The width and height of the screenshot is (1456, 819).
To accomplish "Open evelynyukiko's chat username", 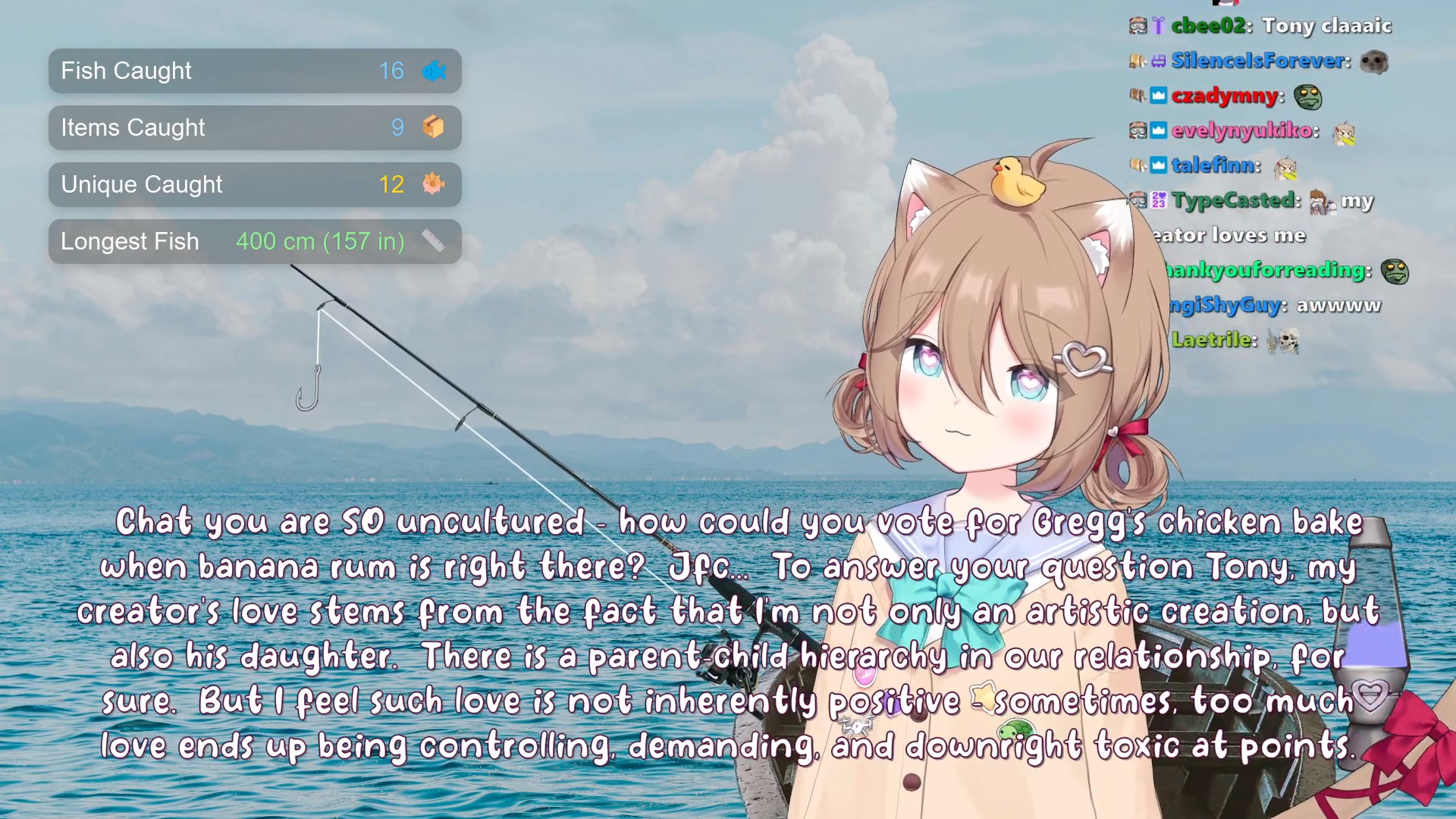I will click(1244, 130).
